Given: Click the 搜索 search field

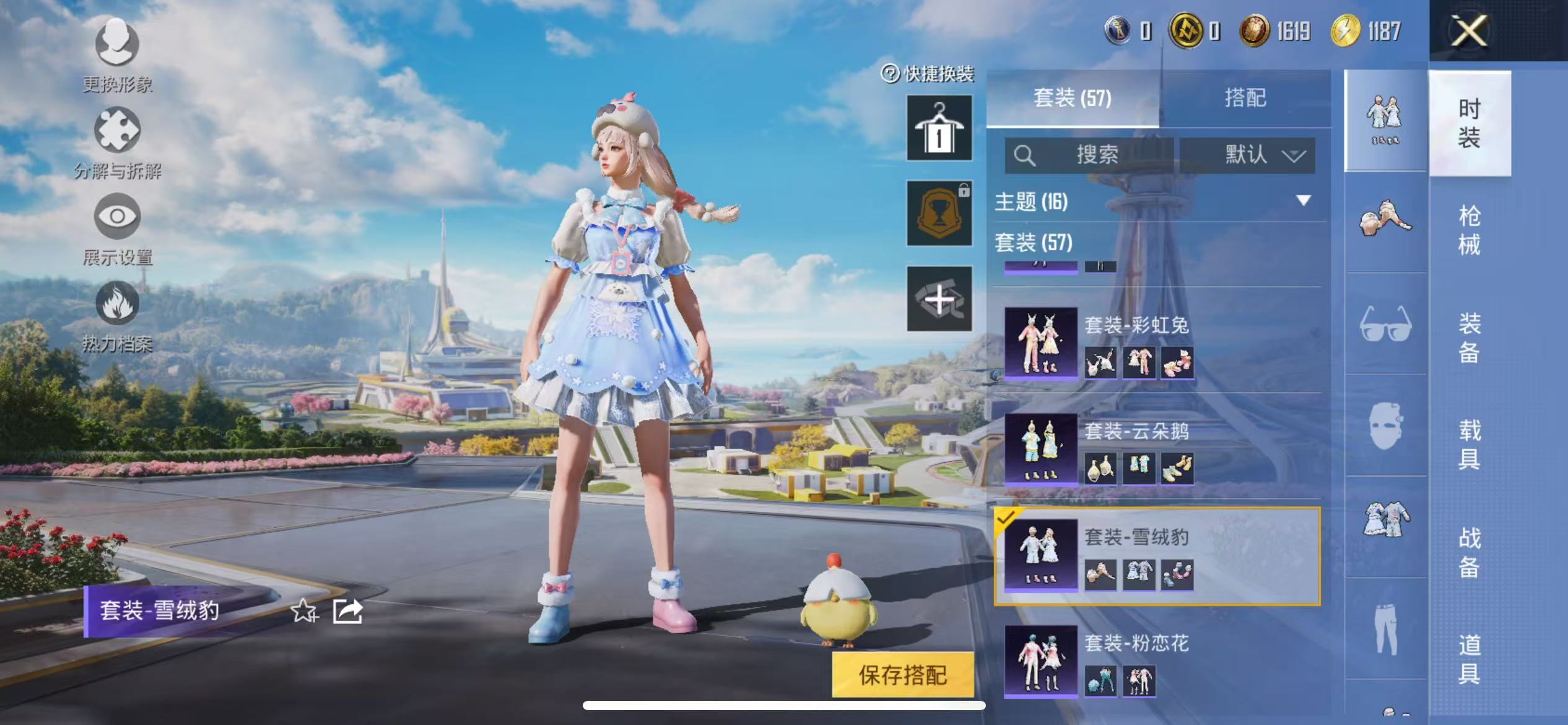Looking at the screenshot, I should click(x=1090, y=155).
